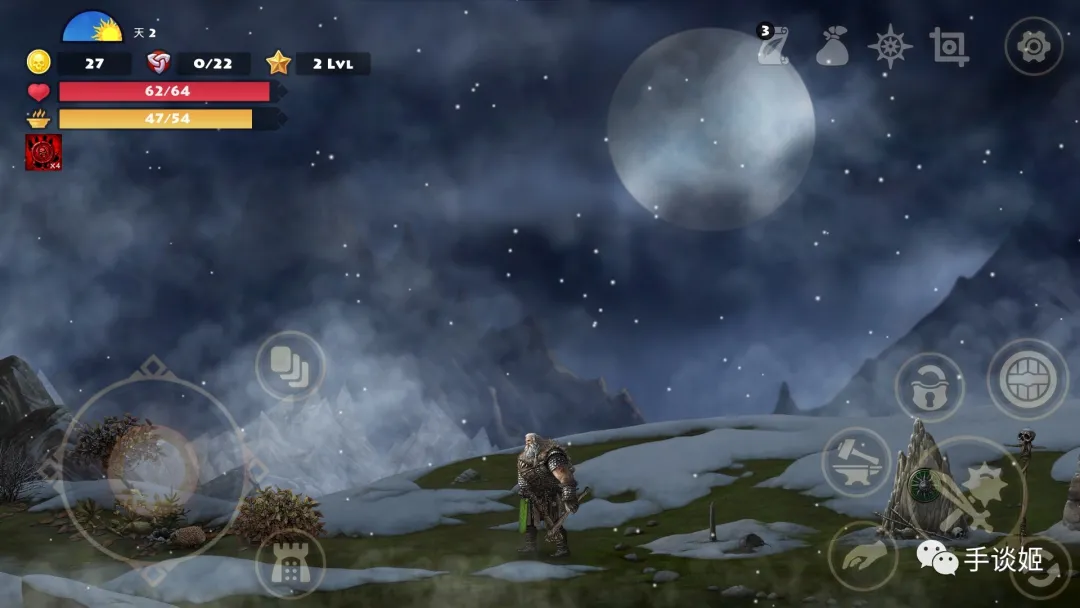1080x608 pixels.
Task: Tap the gold skull coin icon
Action: (38, 63)
